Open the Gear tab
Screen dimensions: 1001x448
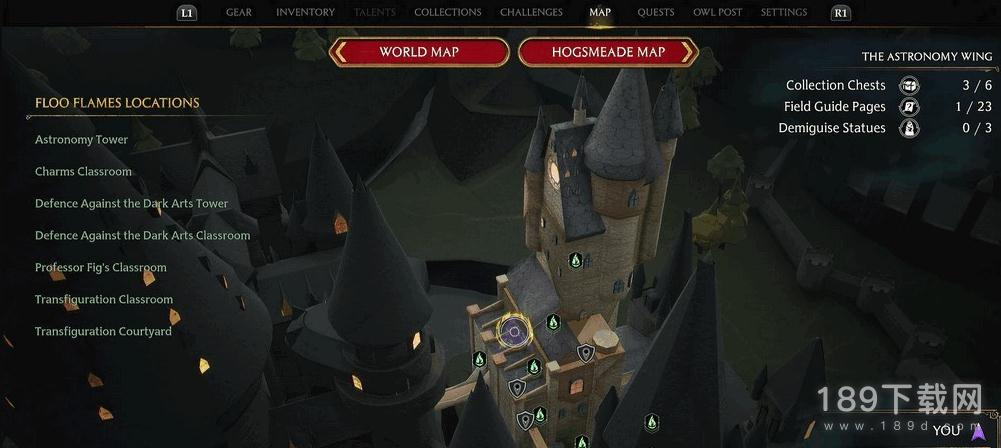tap(239, 13)
